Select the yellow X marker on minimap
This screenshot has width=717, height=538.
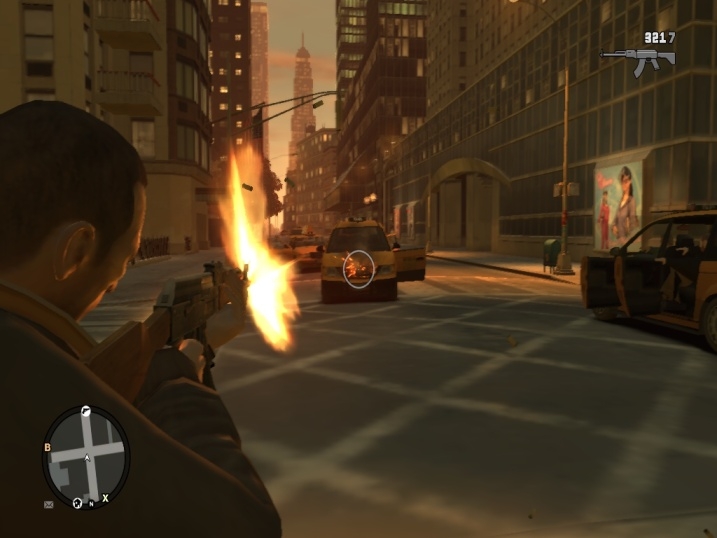click(105, 497)
